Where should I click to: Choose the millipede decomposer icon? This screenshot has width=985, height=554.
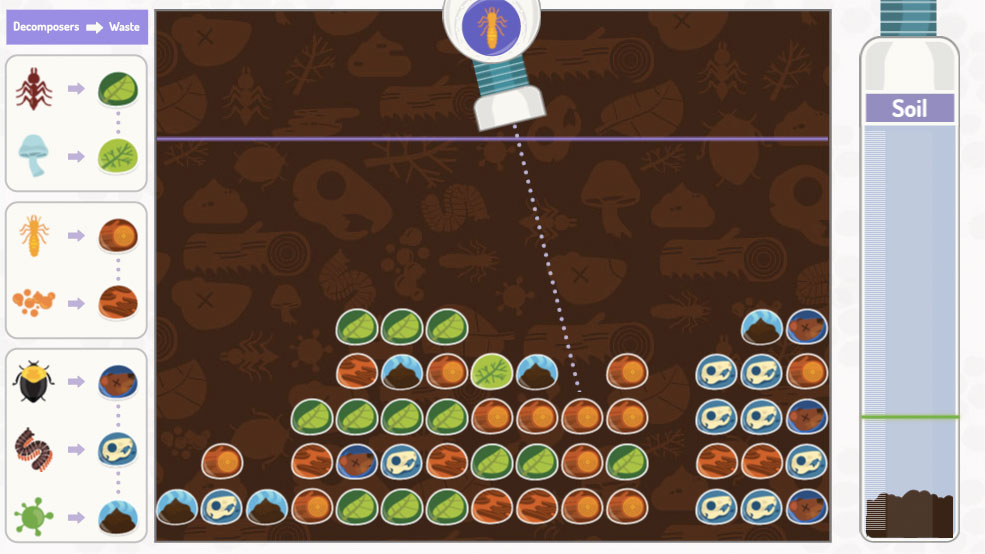(x=34, y=447)
